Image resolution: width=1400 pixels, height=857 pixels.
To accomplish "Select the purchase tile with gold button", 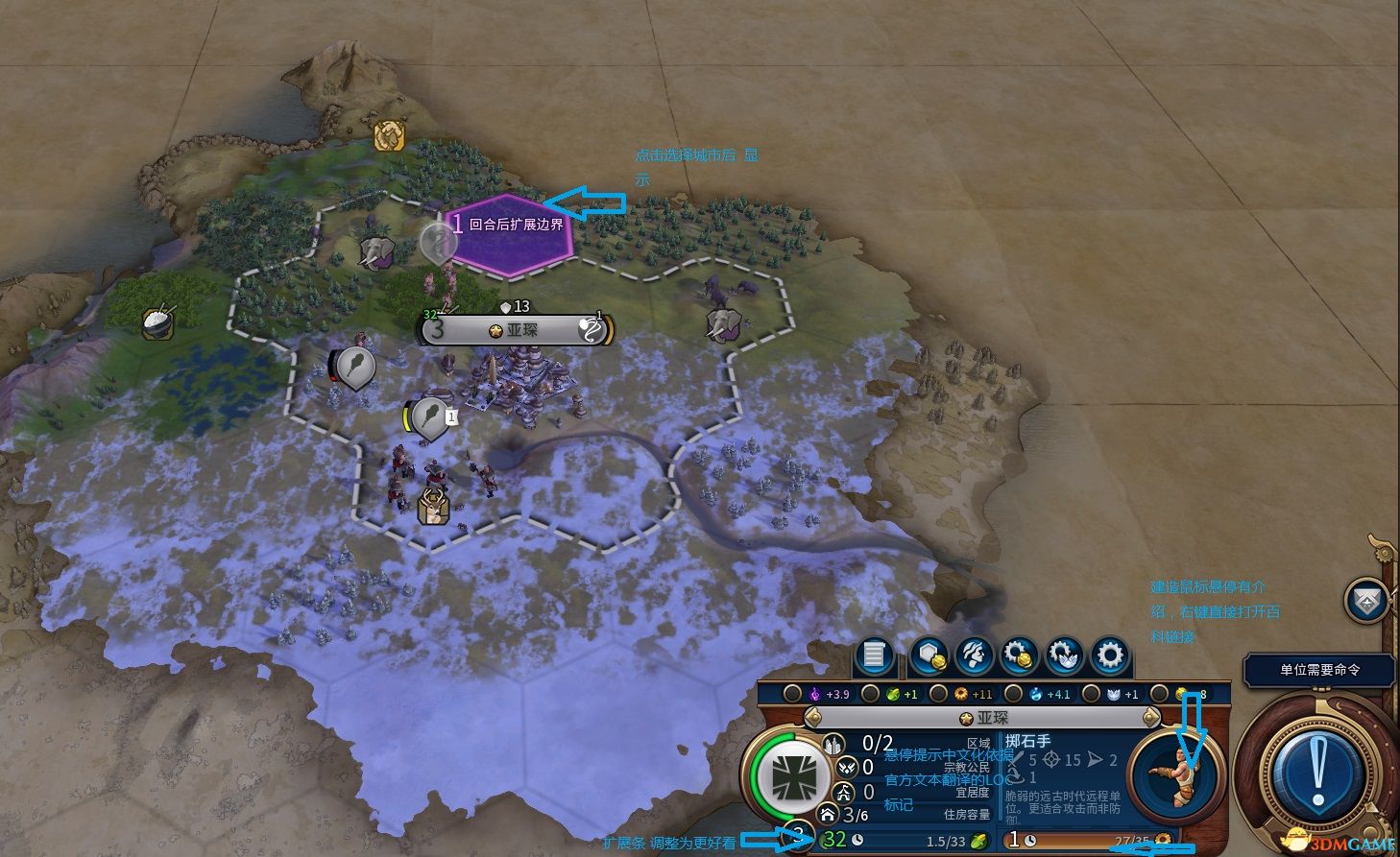I will (928, 656).
